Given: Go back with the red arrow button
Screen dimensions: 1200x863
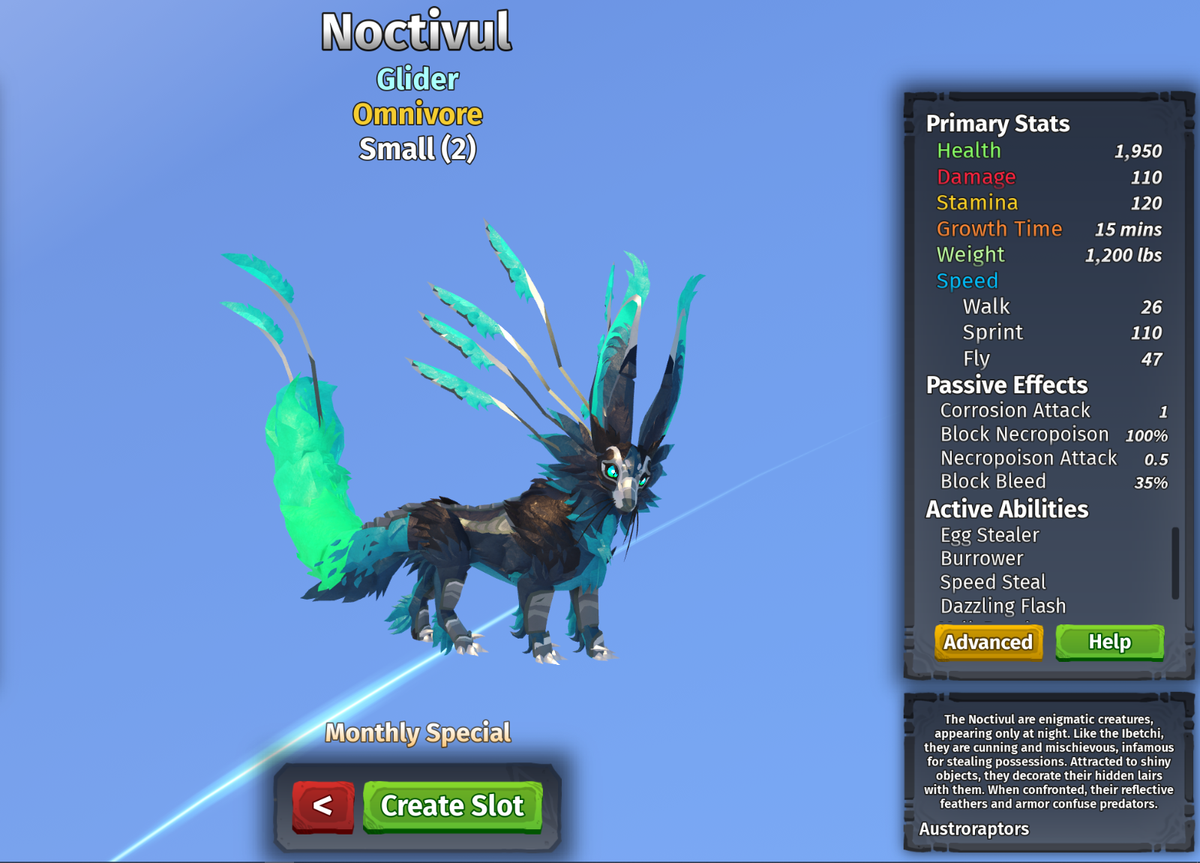Looking at the screenshot, I should [x=323, y=806].
